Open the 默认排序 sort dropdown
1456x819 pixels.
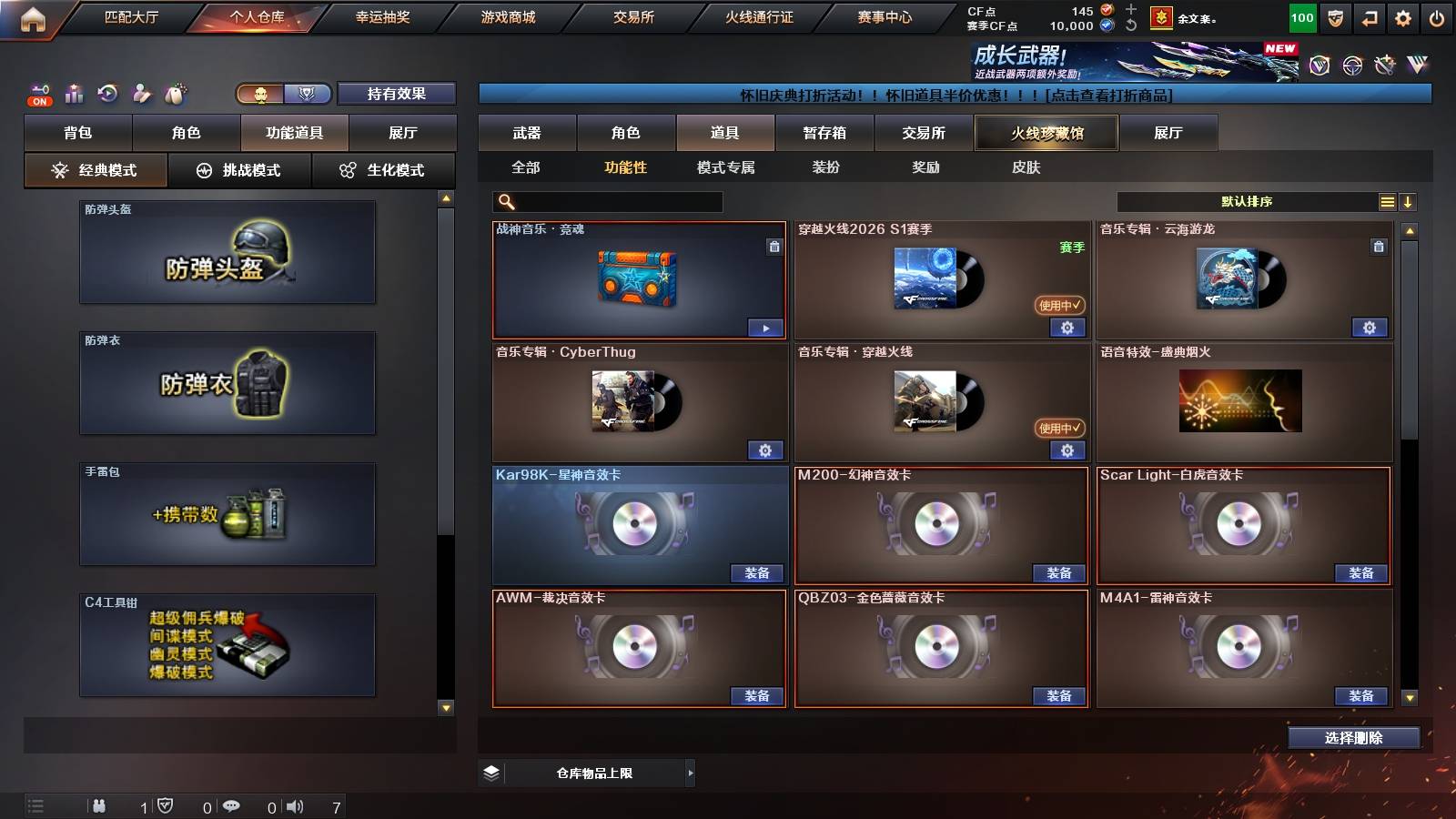pos(1247,201)
